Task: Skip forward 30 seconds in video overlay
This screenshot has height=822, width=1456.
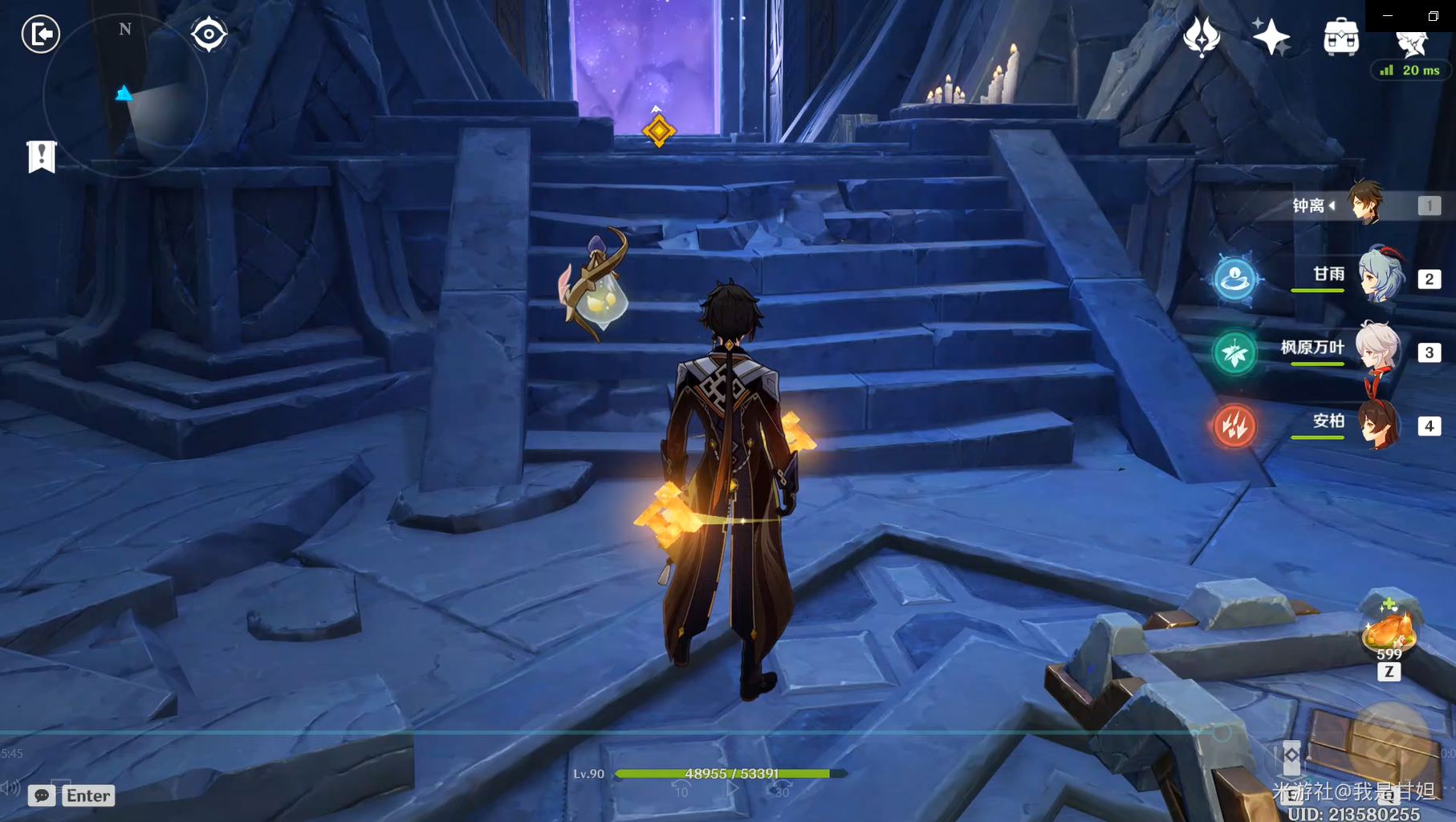Action: tap(781, 790)
